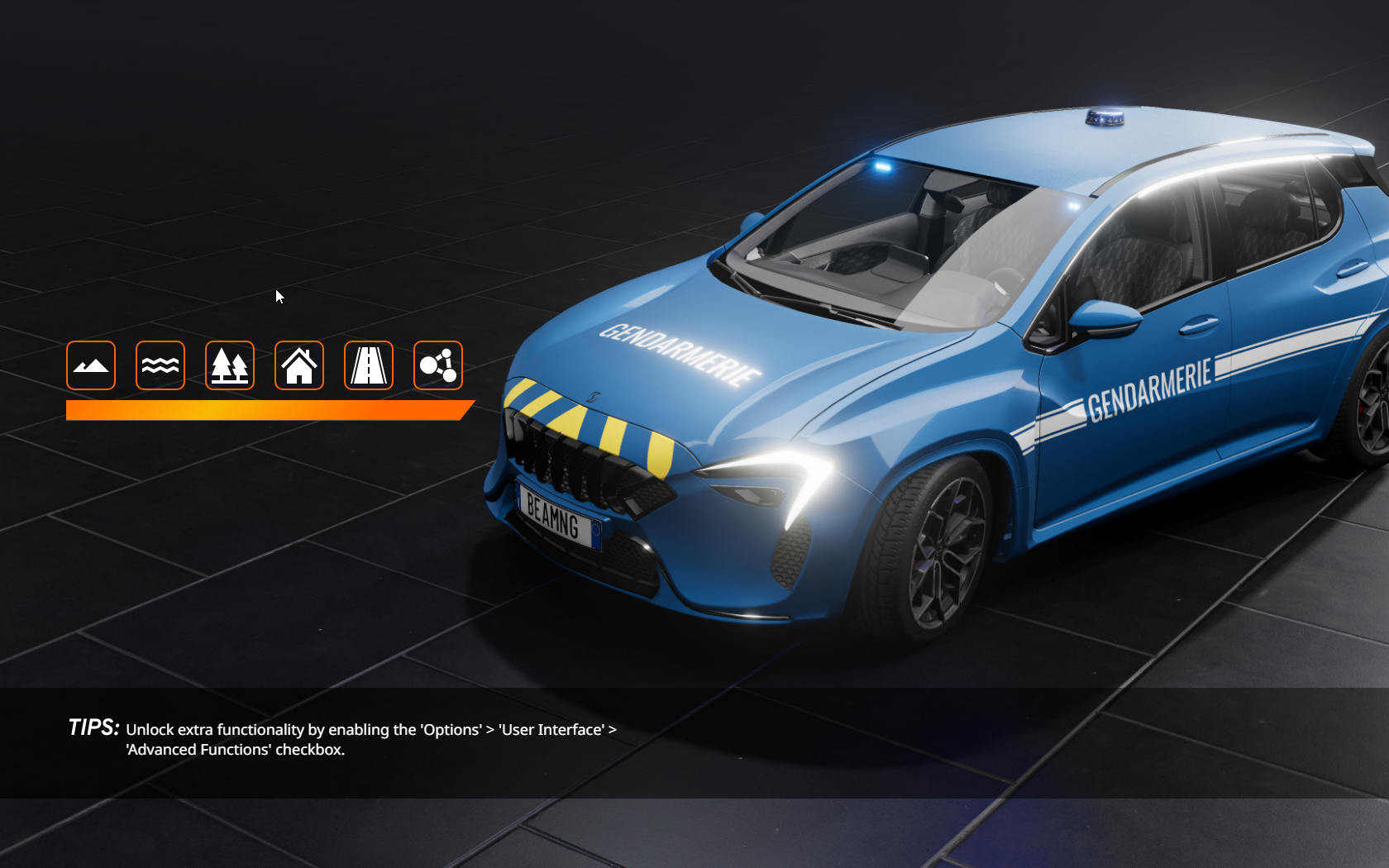Click the mountain terrain icon
This screenshot has height=868, width=1389.
tap(91, 365)
